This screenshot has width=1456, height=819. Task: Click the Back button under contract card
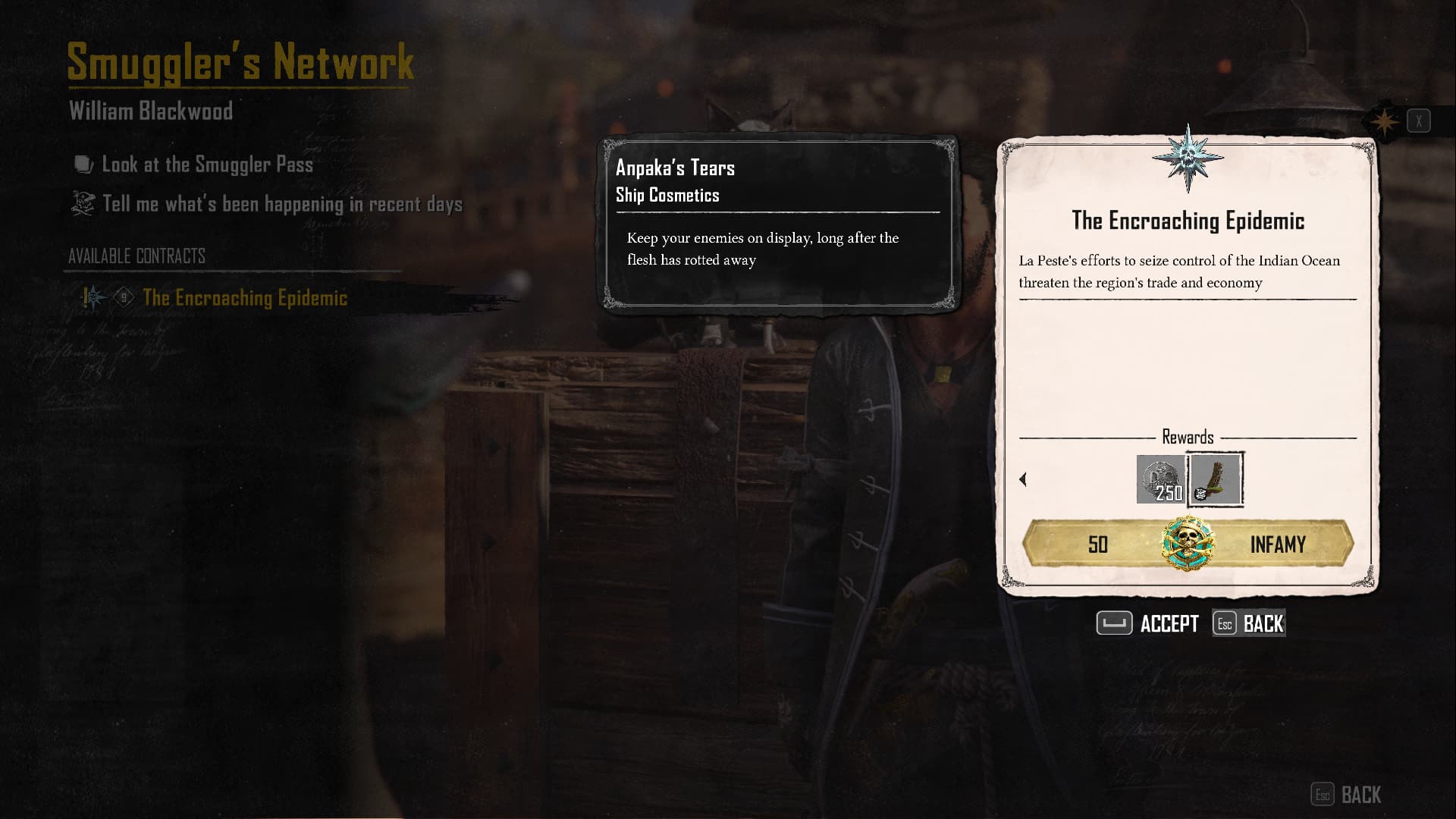pyautogui.click(x=1249, y=623)
